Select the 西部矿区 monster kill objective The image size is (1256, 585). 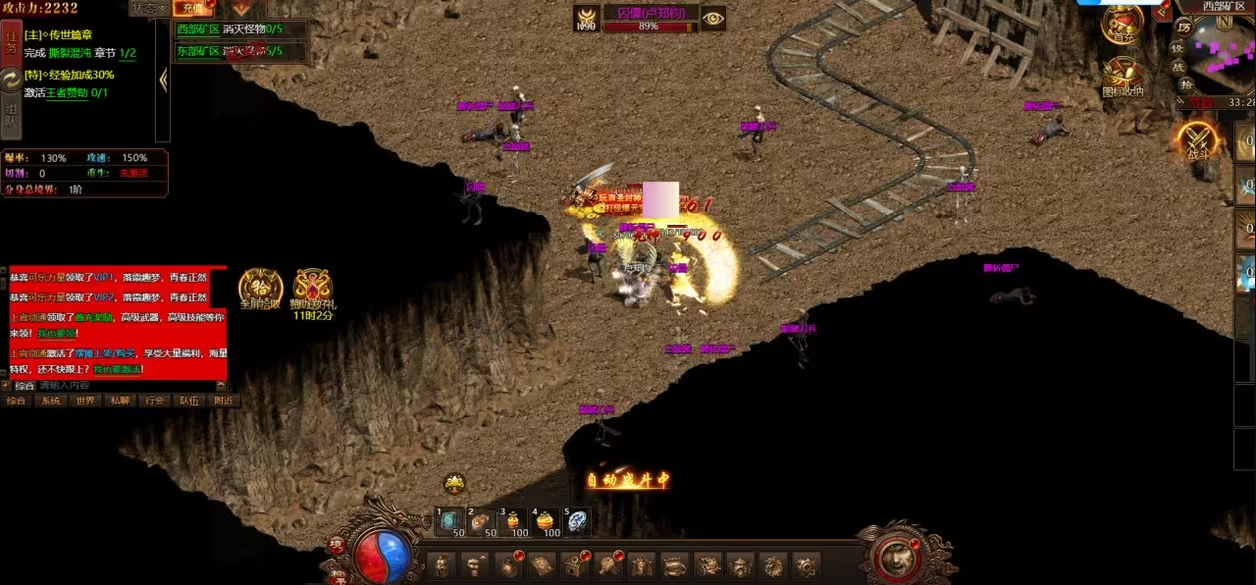tap(229, 29)
